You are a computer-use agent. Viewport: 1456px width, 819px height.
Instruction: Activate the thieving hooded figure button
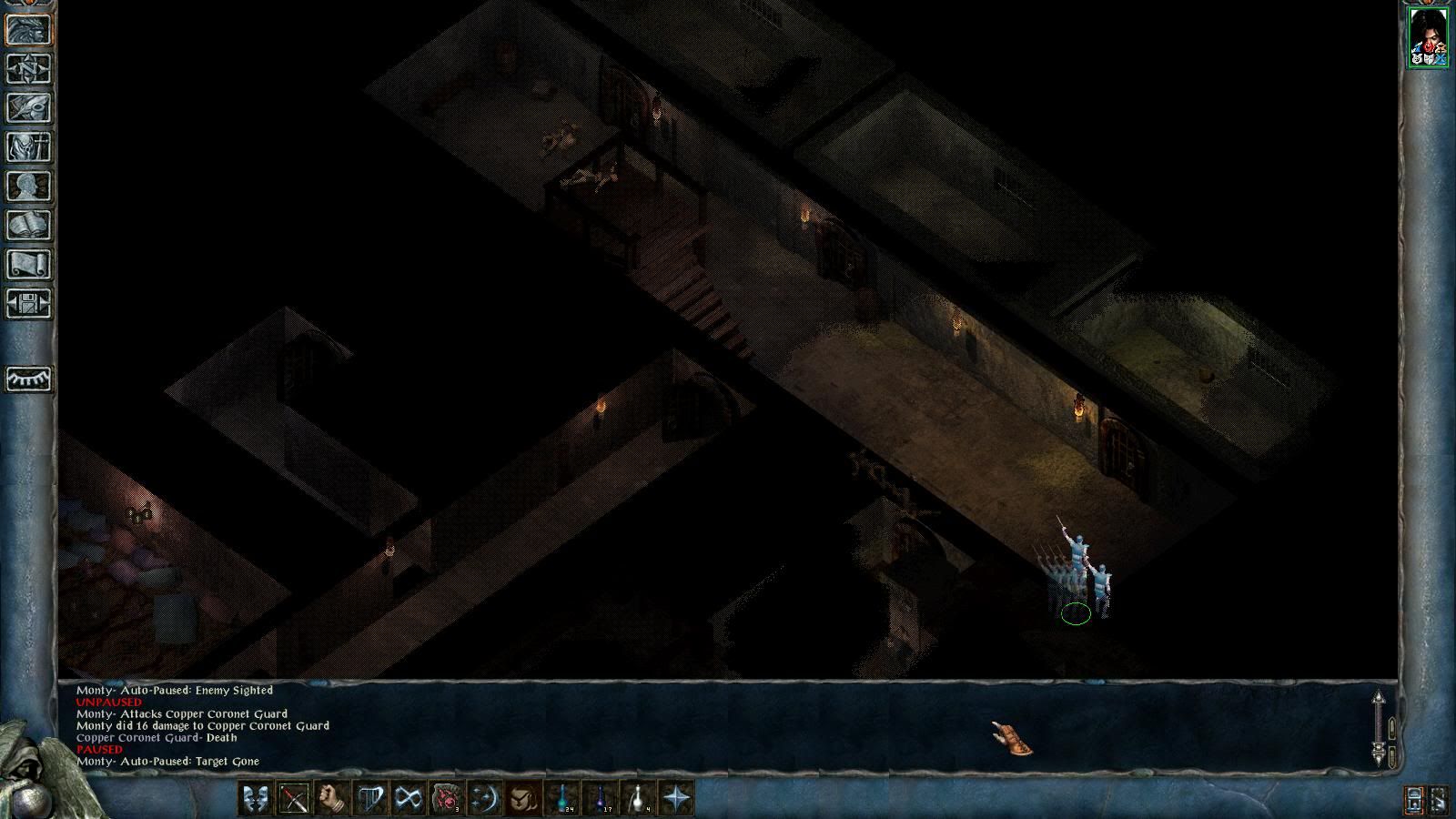tap(523, 798)
